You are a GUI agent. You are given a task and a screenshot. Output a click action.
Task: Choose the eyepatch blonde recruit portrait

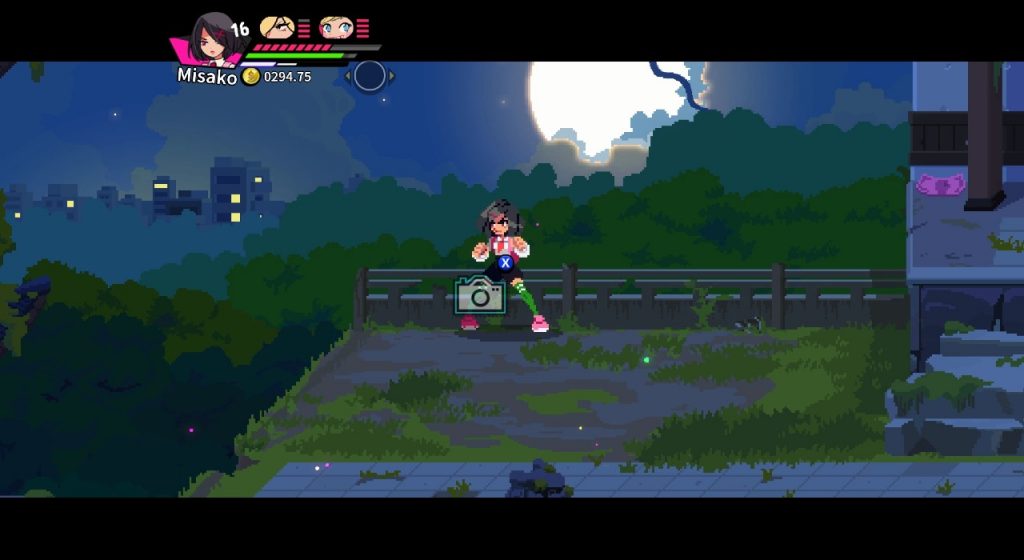click(x=276, y=27)
